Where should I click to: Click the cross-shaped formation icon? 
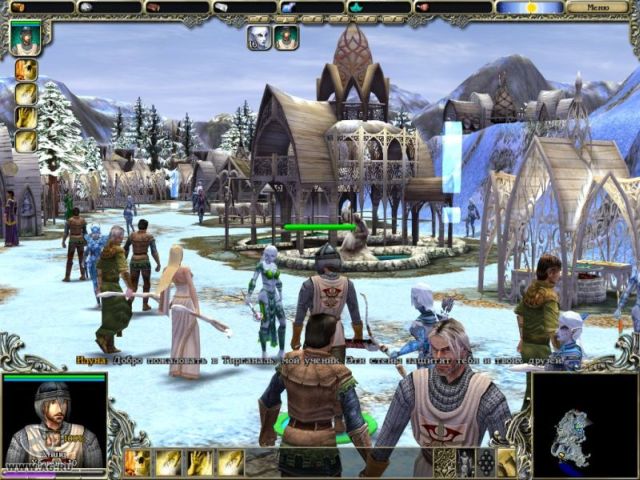(487, 462)
